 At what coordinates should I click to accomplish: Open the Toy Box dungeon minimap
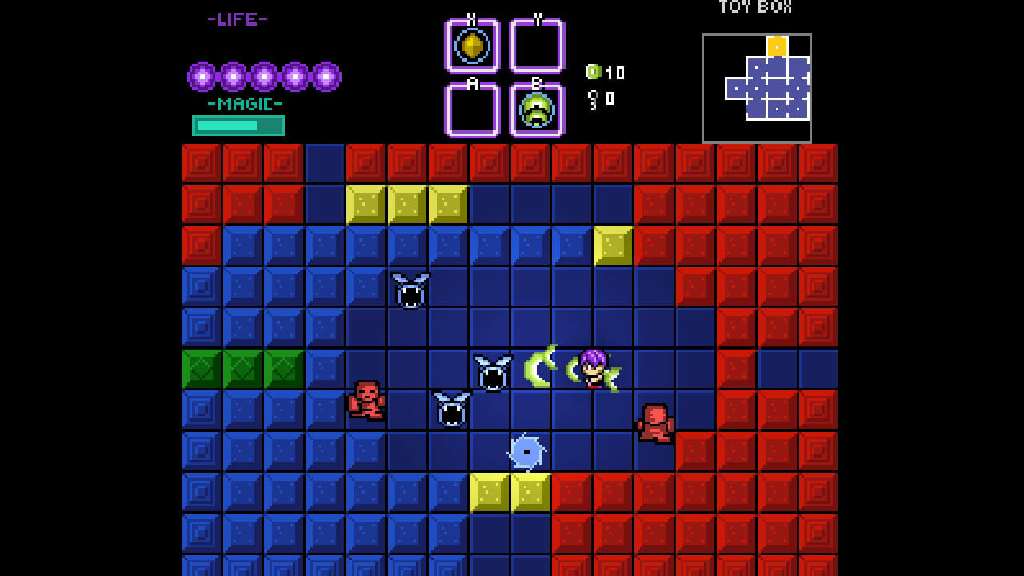757,88
